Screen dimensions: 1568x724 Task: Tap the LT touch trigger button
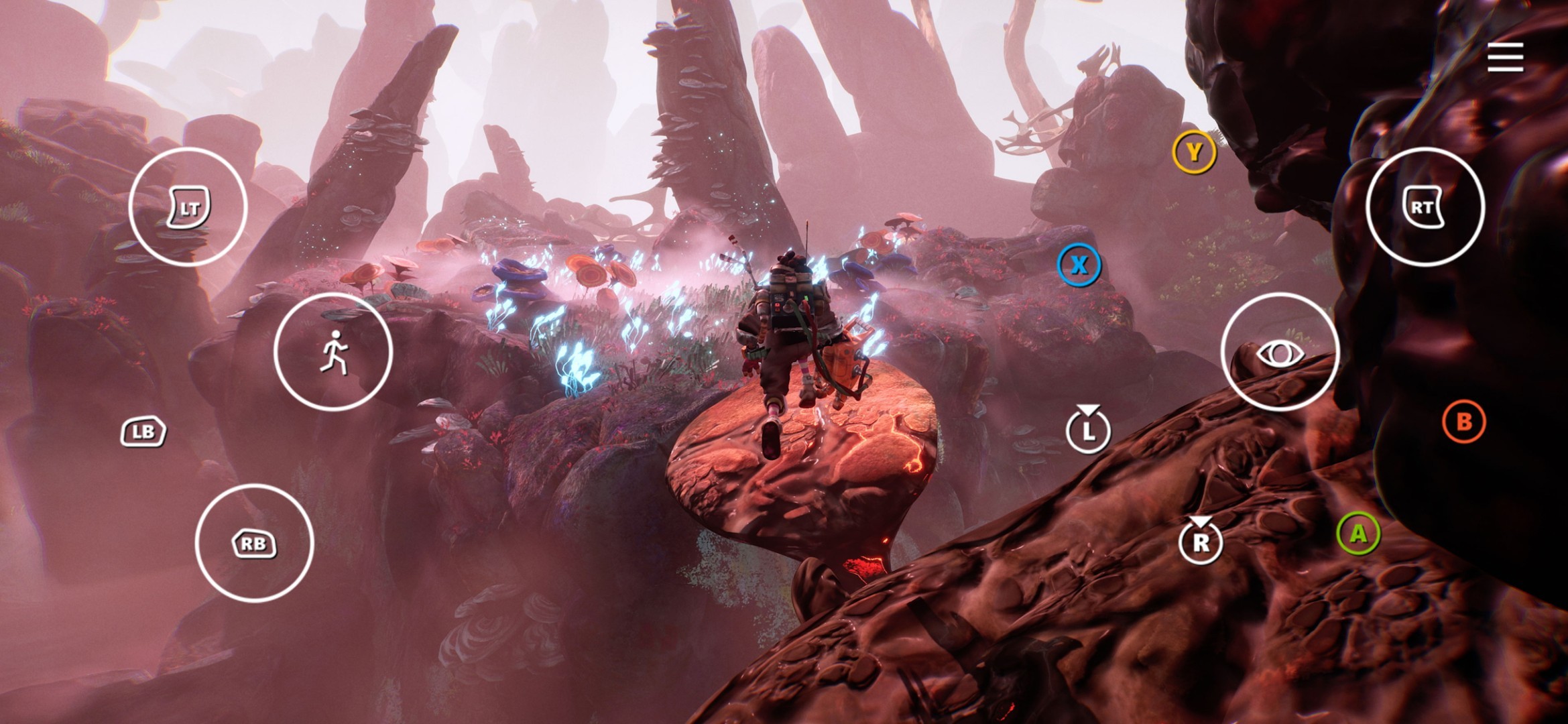[188, 207]
